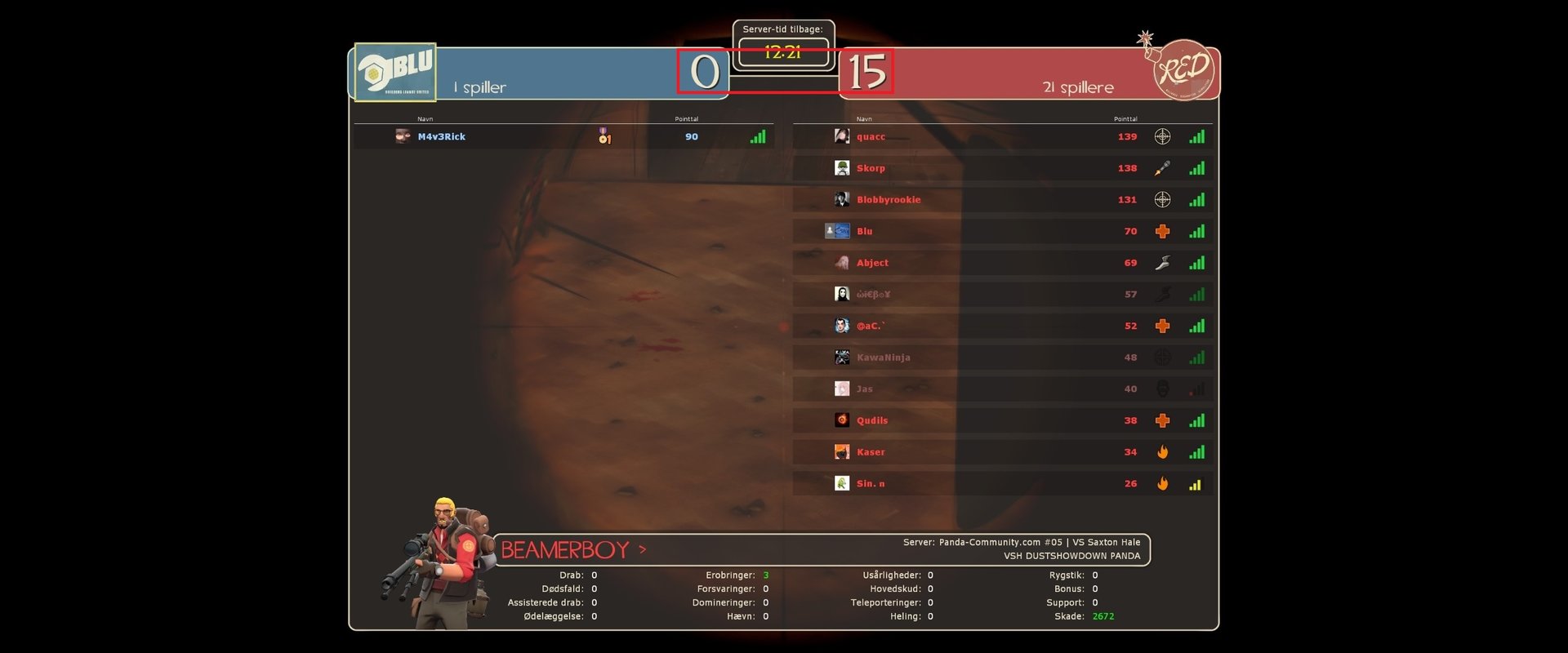The image size is (1568, 653).
Task: Click the faded crosshair icon next to KawaNinja
Action: click(x=1162, y=357)
